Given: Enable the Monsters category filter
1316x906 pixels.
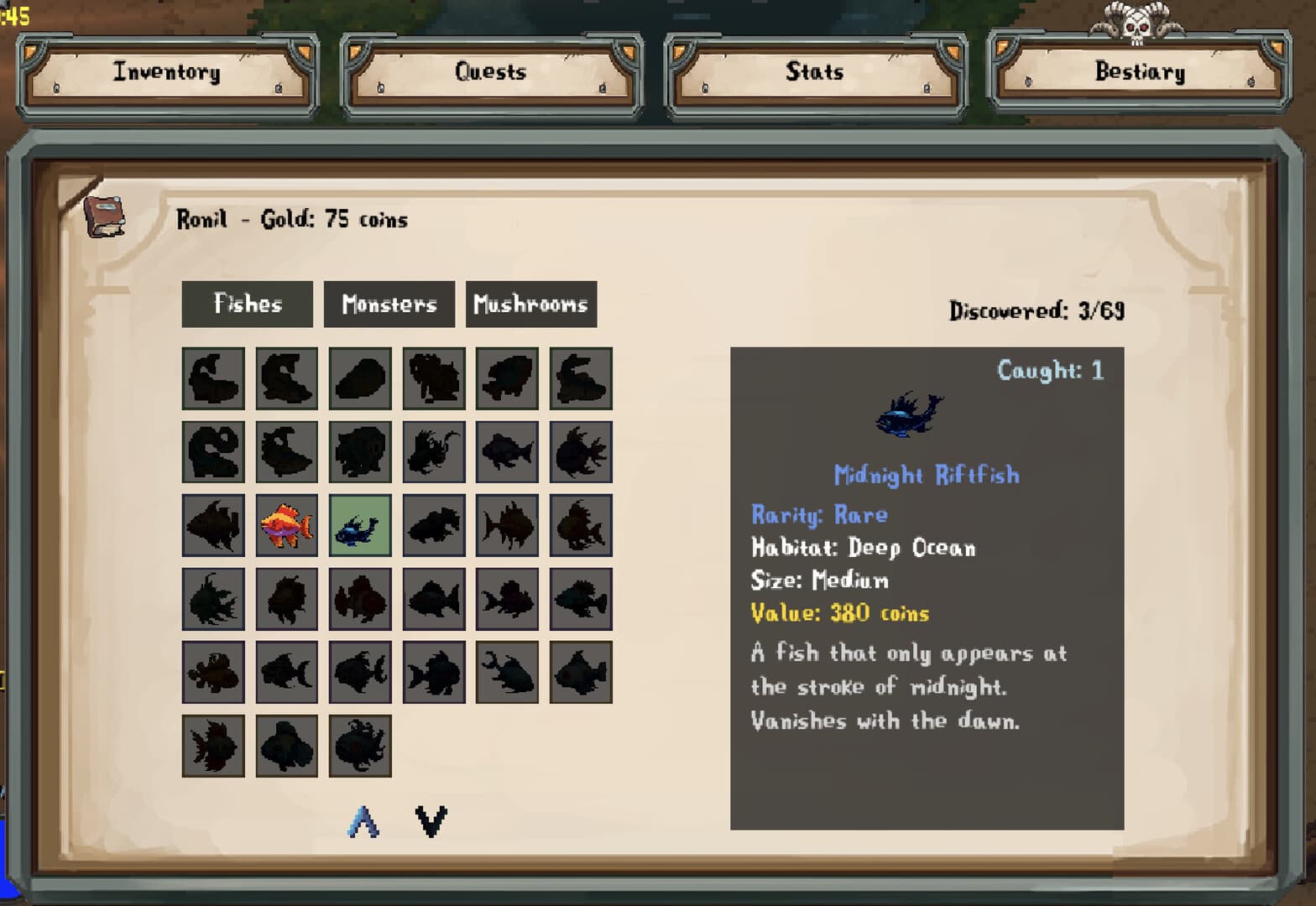Looking at the screenshot, I should click(x=389, y=304).
